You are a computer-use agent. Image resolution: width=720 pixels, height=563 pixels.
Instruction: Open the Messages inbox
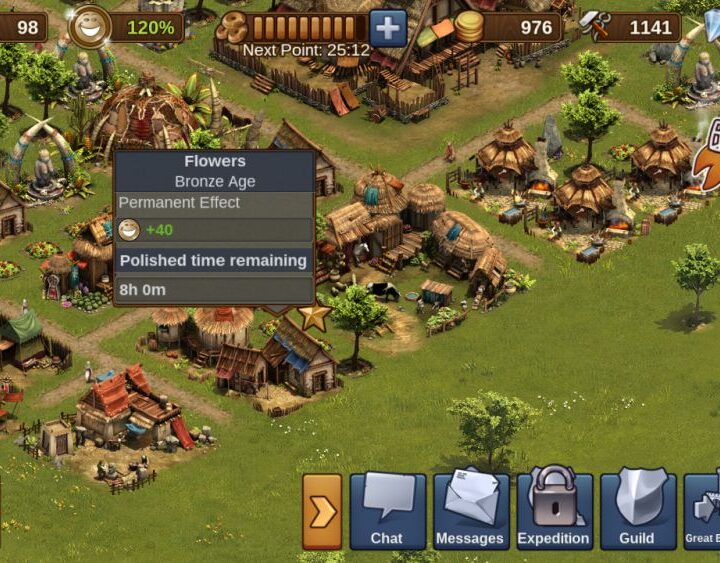pyautogui.click(x=470, y=511)
